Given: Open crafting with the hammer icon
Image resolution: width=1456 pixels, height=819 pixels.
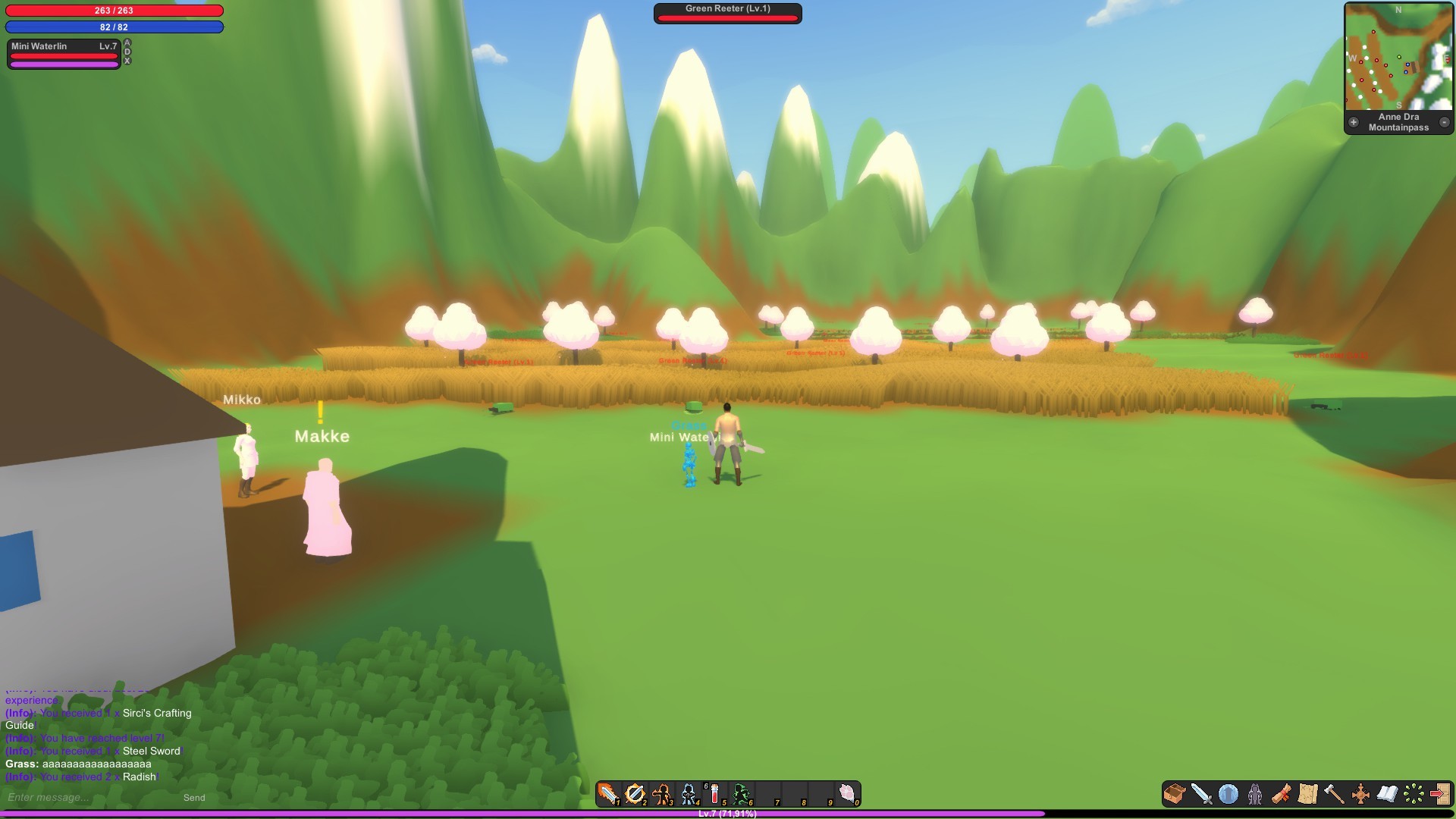Looking at the screenshot, I should point(1335,795).
